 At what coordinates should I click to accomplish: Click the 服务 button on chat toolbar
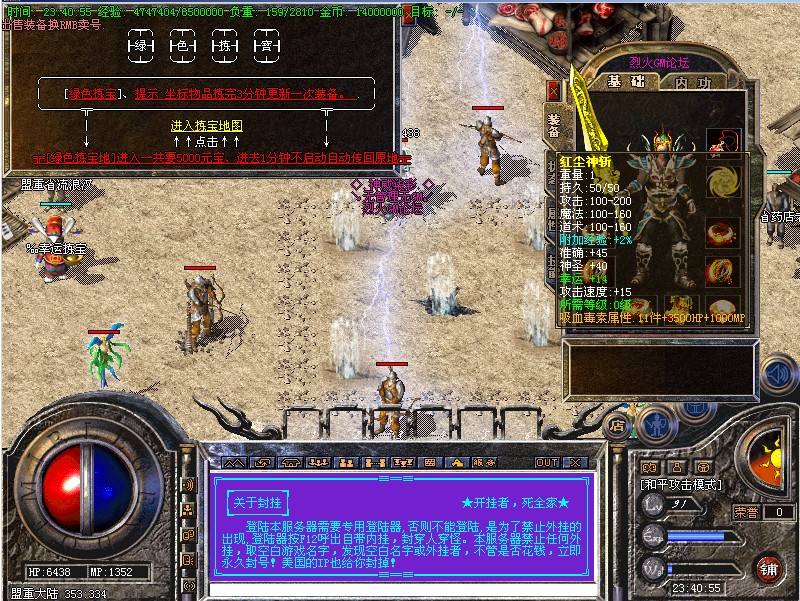point(483,463)
